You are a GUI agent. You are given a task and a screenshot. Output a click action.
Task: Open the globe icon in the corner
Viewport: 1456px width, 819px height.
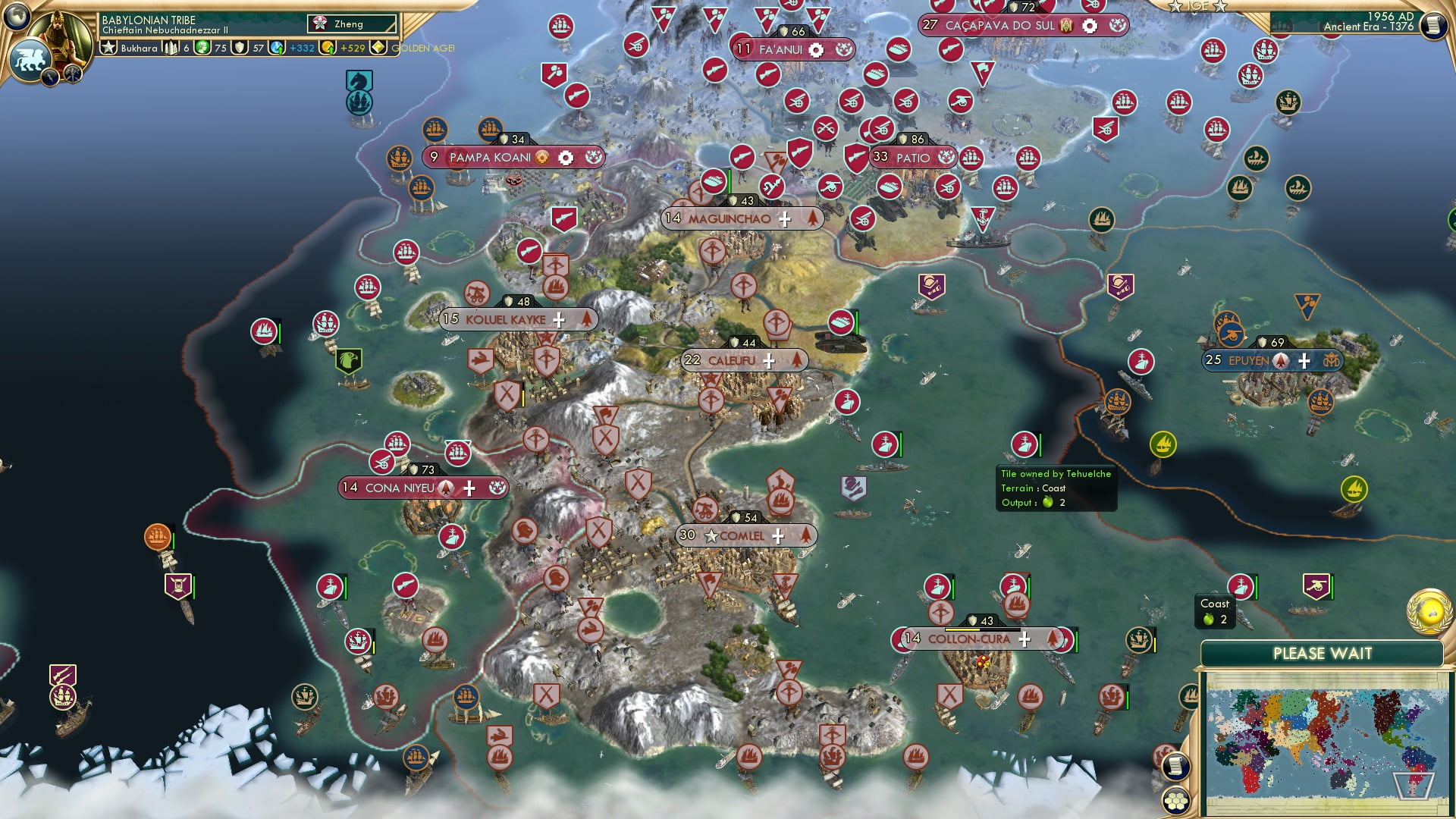coord(17,15)
